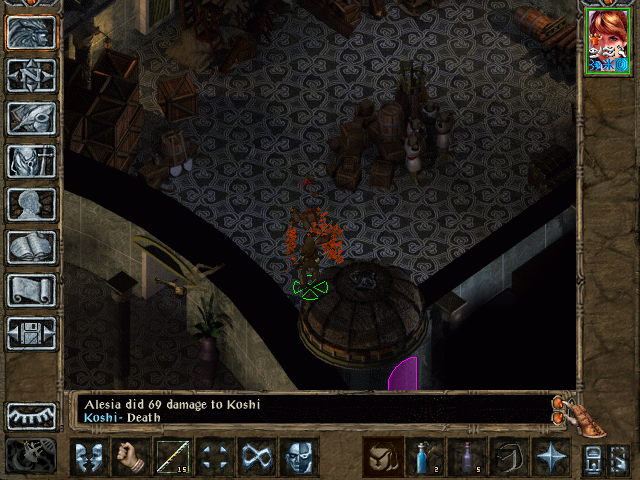Screen dimensions: 640x480
Task: Click the return to game sidebar button
Action: [31, 32]
